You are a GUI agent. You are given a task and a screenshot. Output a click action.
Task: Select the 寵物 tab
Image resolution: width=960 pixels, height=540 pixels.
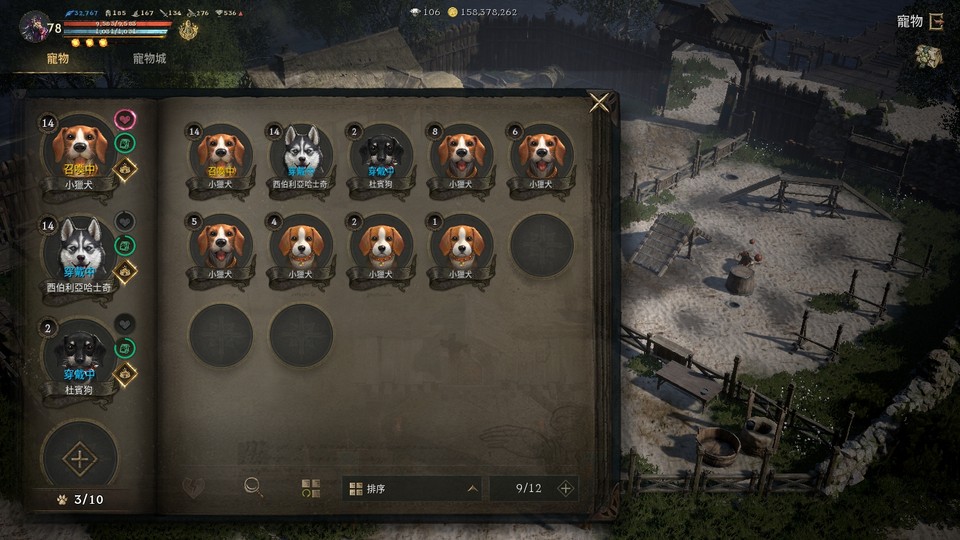click(58, 59)
